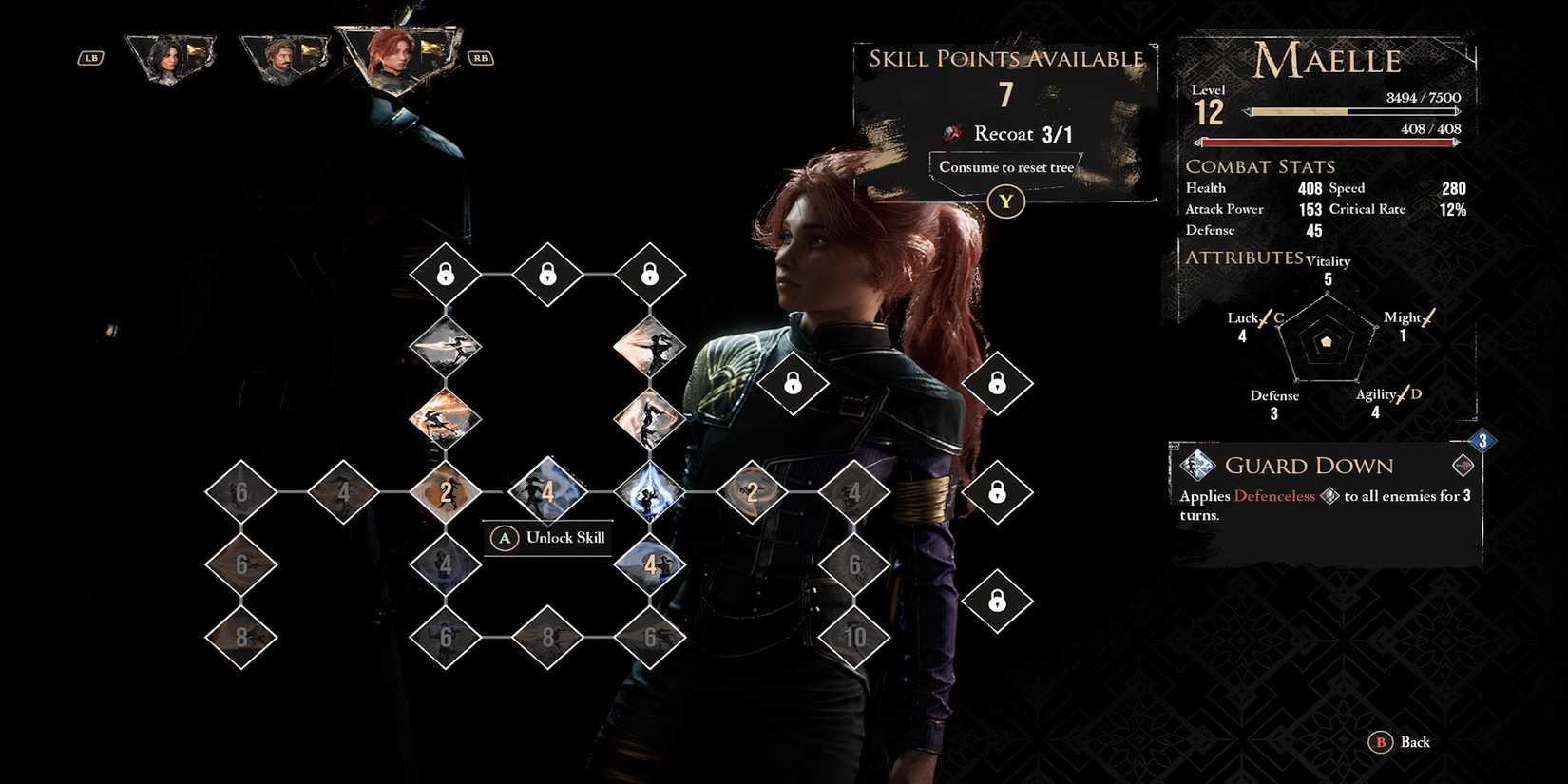This screenshot has height=784, width=1568.
Task: Select the locked padlock node on the far right
Action: coord(997,492)
